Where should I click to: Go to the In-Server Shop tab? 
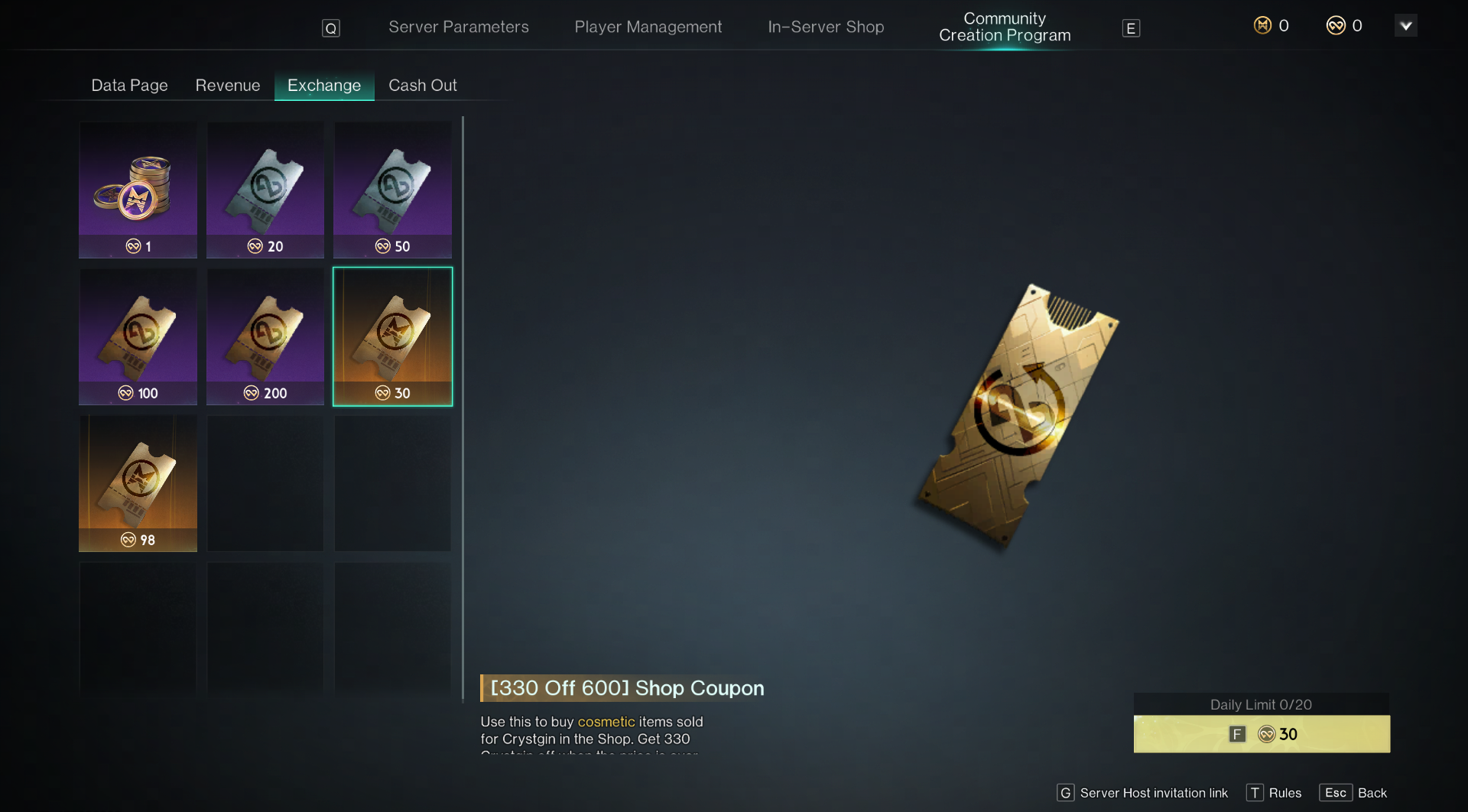coord(826,27)
